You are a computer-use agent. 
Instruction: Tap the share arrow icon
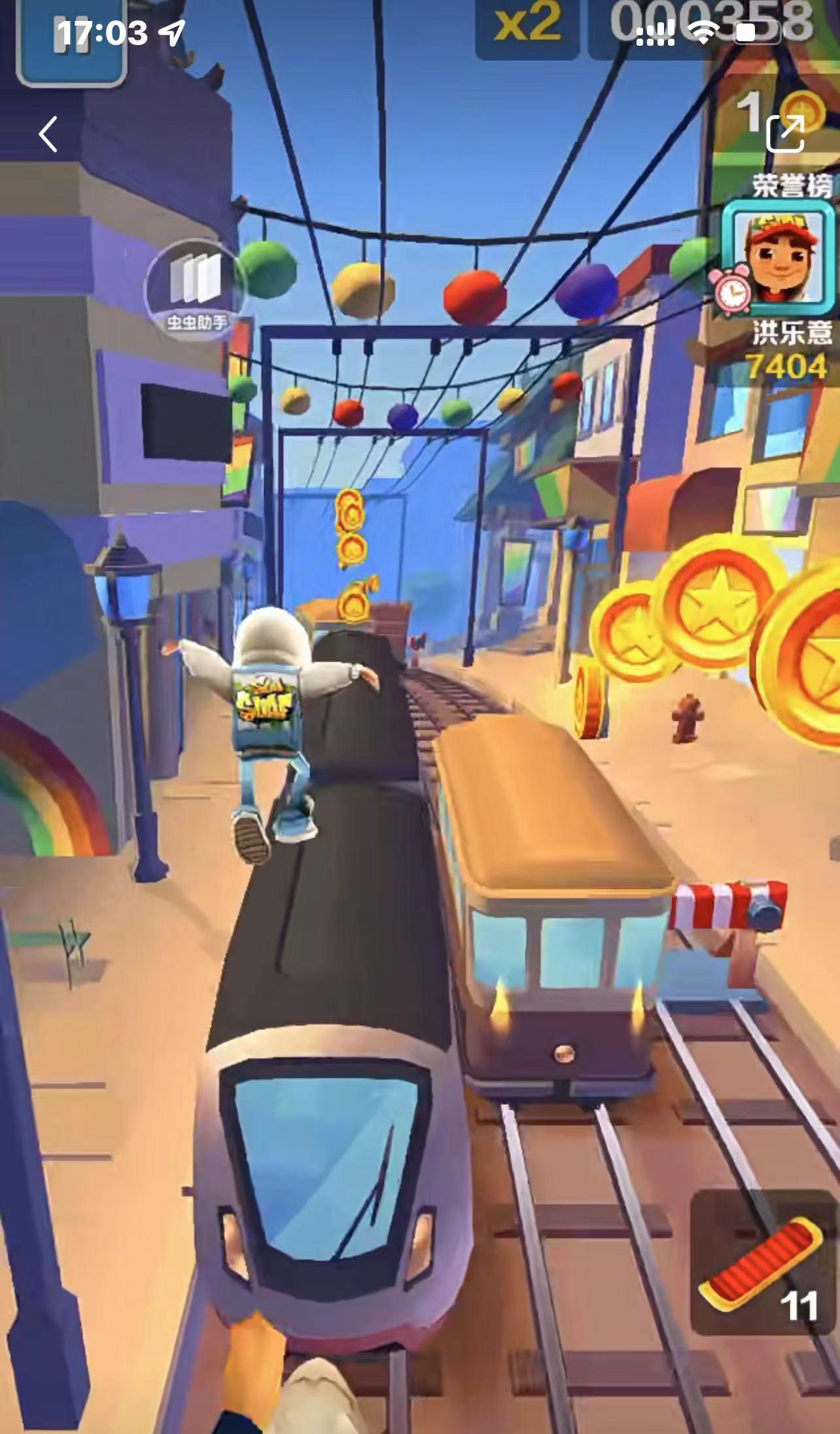click(784, 134)
